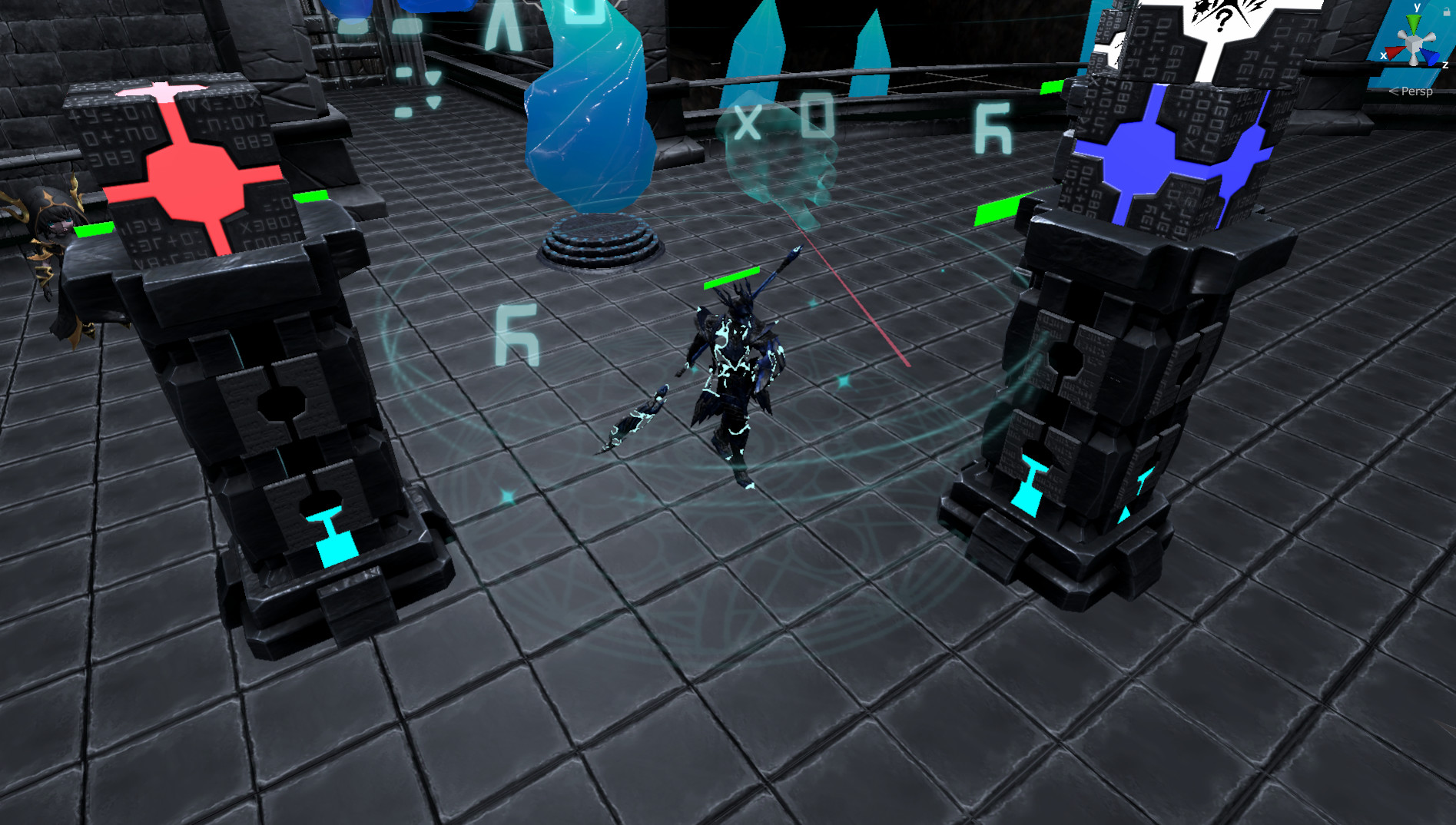Image resolution: width=1456 pixels, height=825 pixels.
Task: Click the green Y axis cone on scene gizmo
Action: point(1413,22)
